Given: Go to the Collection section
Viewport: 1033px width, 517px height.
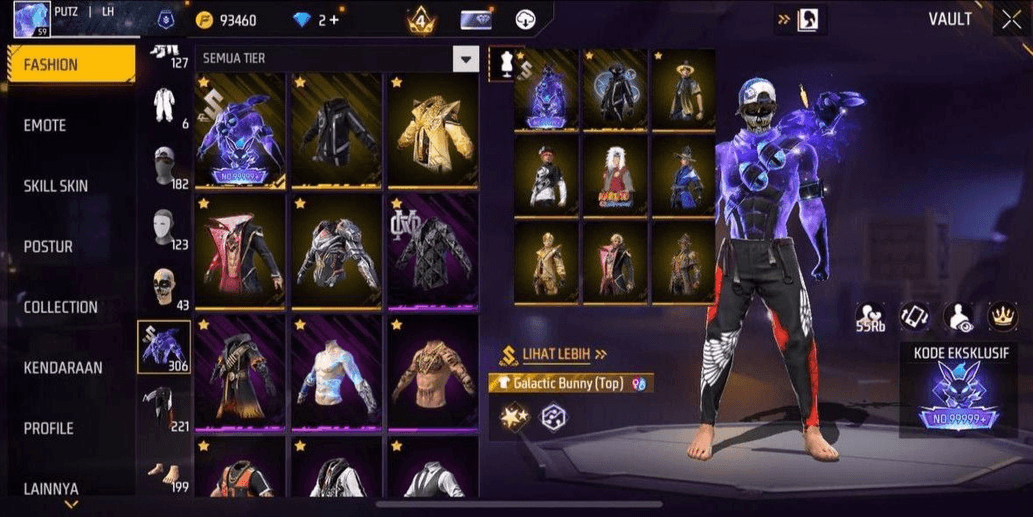Looking at the screenshot, I should 60,307.
